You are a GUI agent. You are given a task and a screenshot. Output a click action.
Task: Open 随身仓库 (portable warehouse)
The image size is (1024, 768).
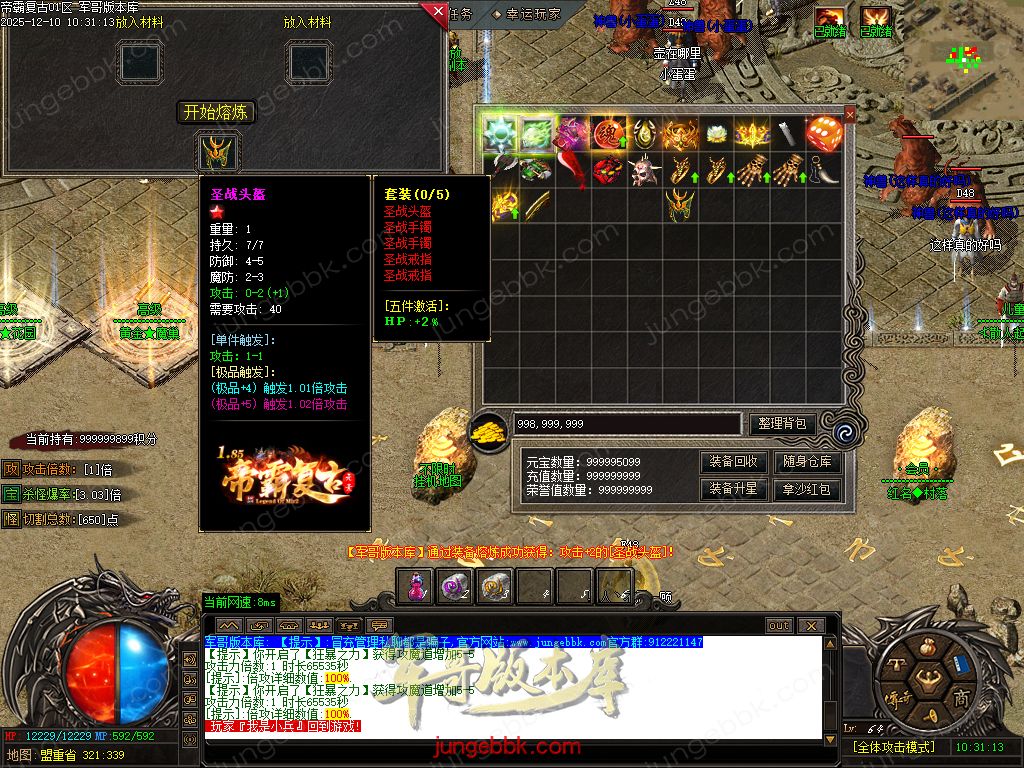tap(808, 462)
